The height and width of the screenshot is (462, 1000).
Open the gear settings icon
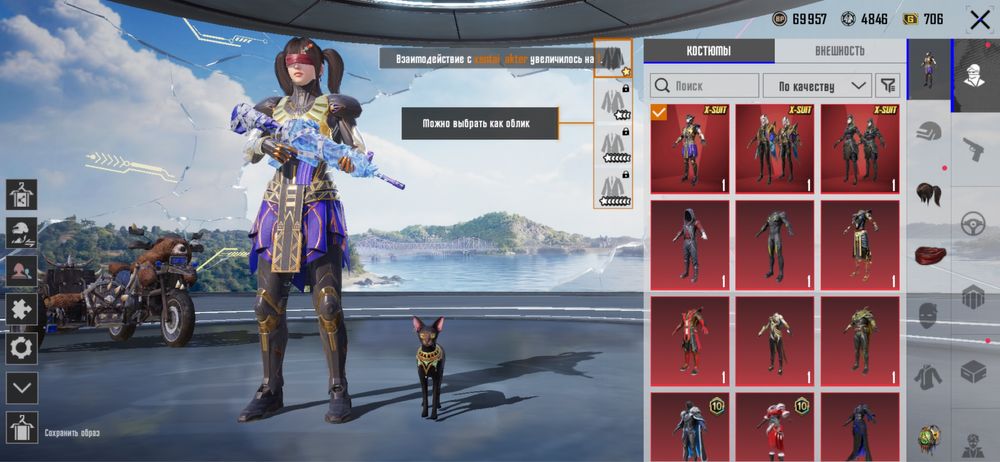coord(21,348)
